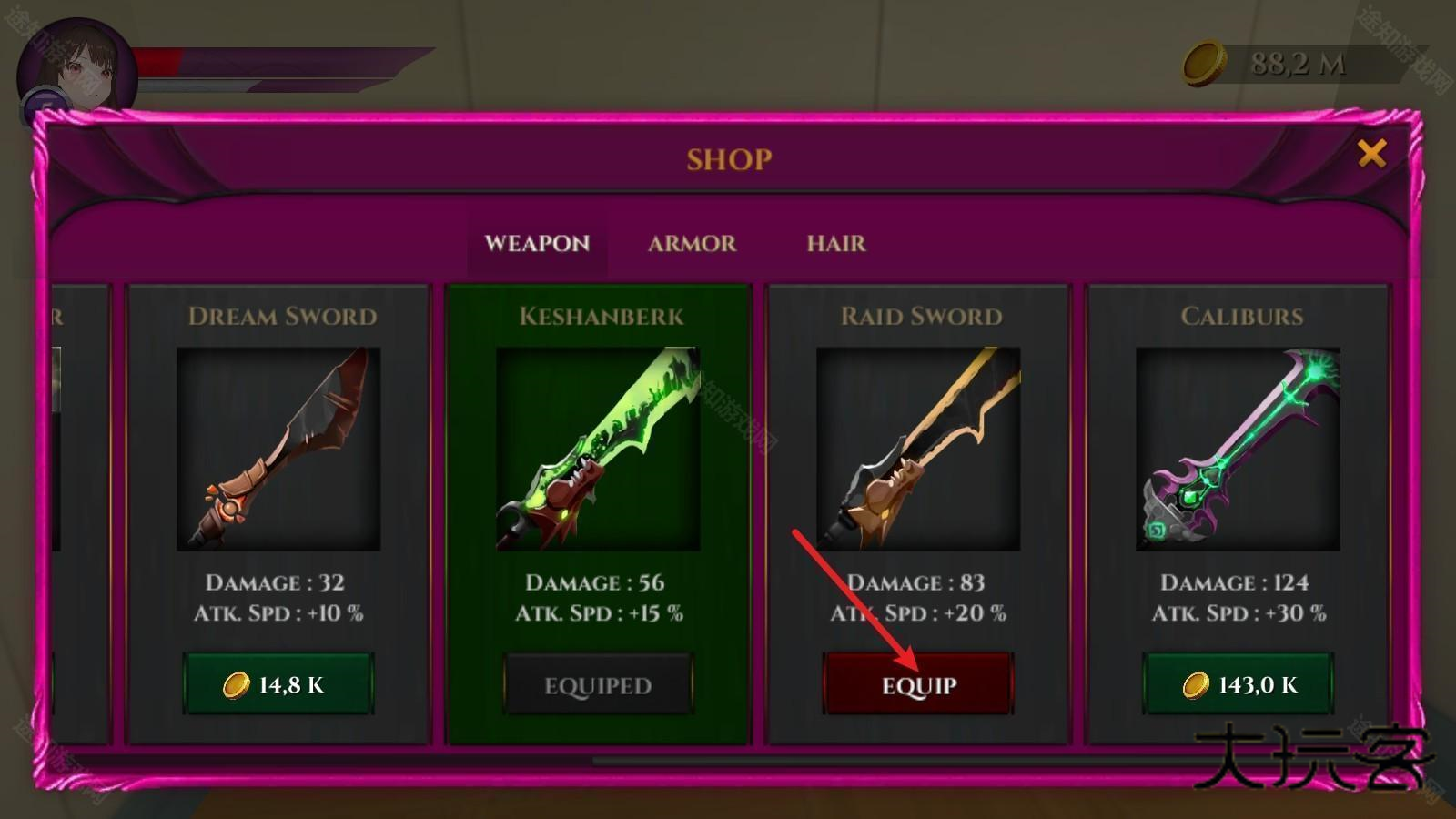1456x819 pixels.
Task: Purchase Caliburs for 143,0 K
Action: point(1239,684)
